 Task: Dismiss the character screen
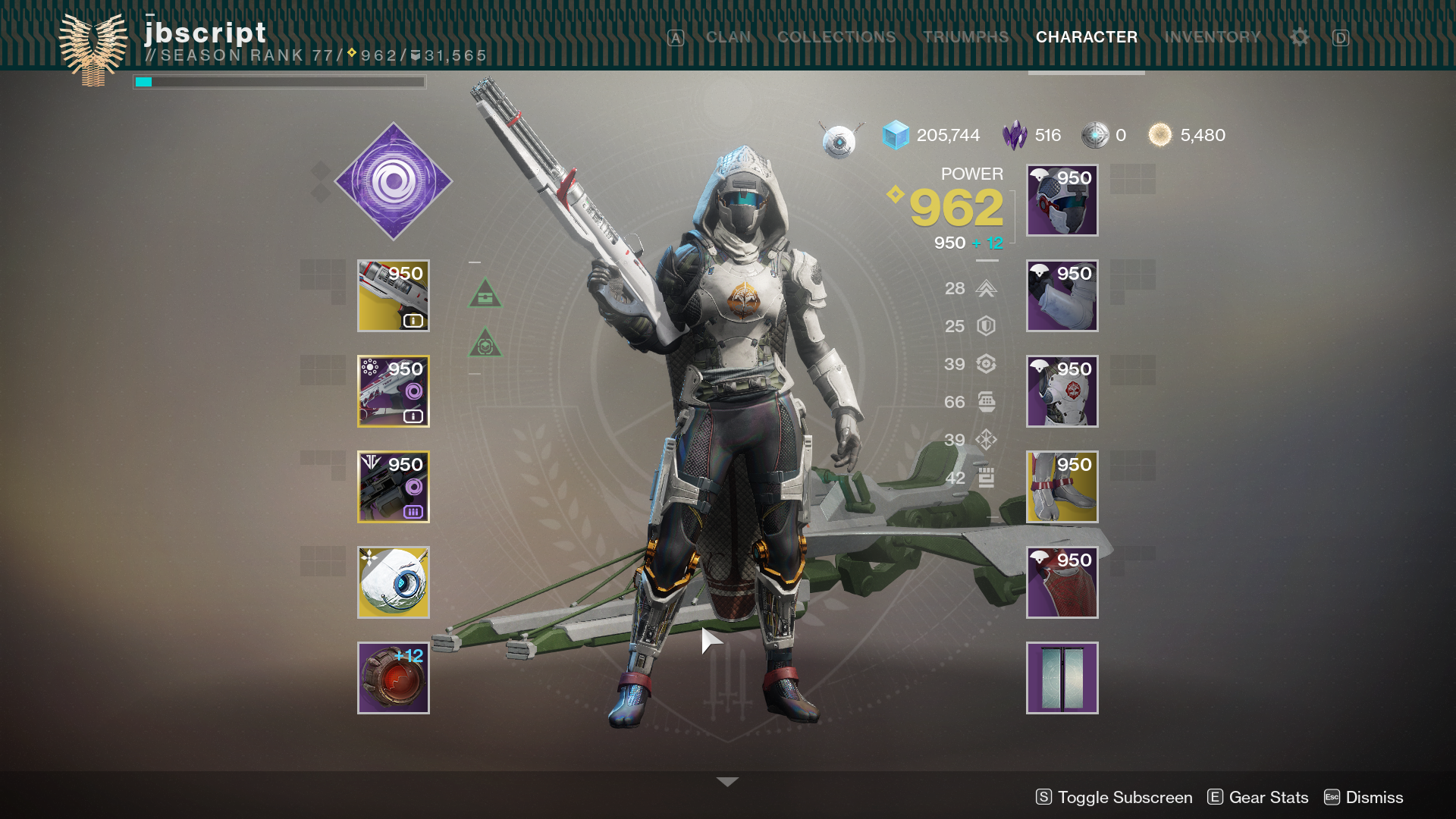click(1363, 797)
